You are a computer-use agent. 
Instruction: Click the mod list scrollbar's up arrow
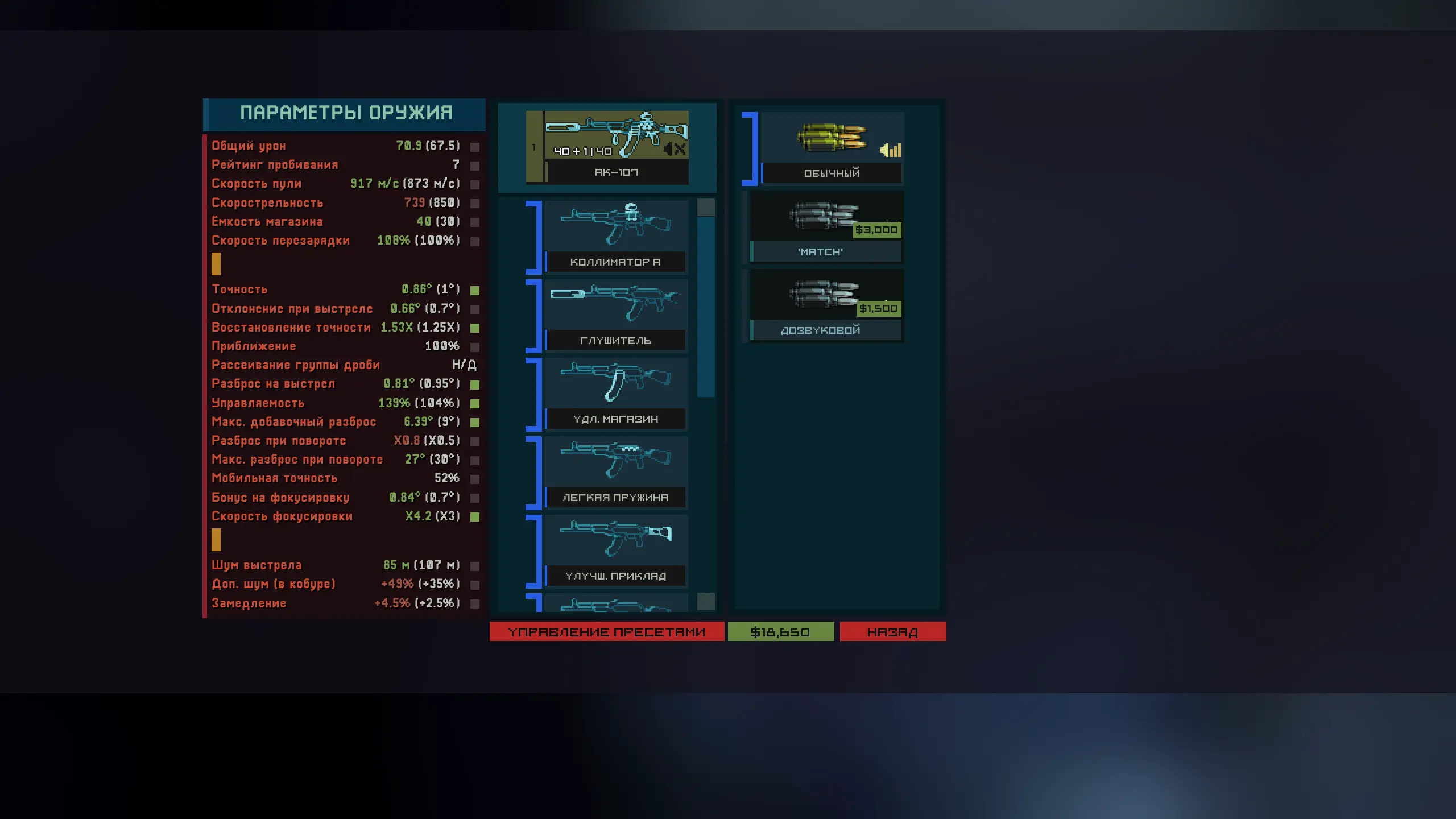[706, 207]
